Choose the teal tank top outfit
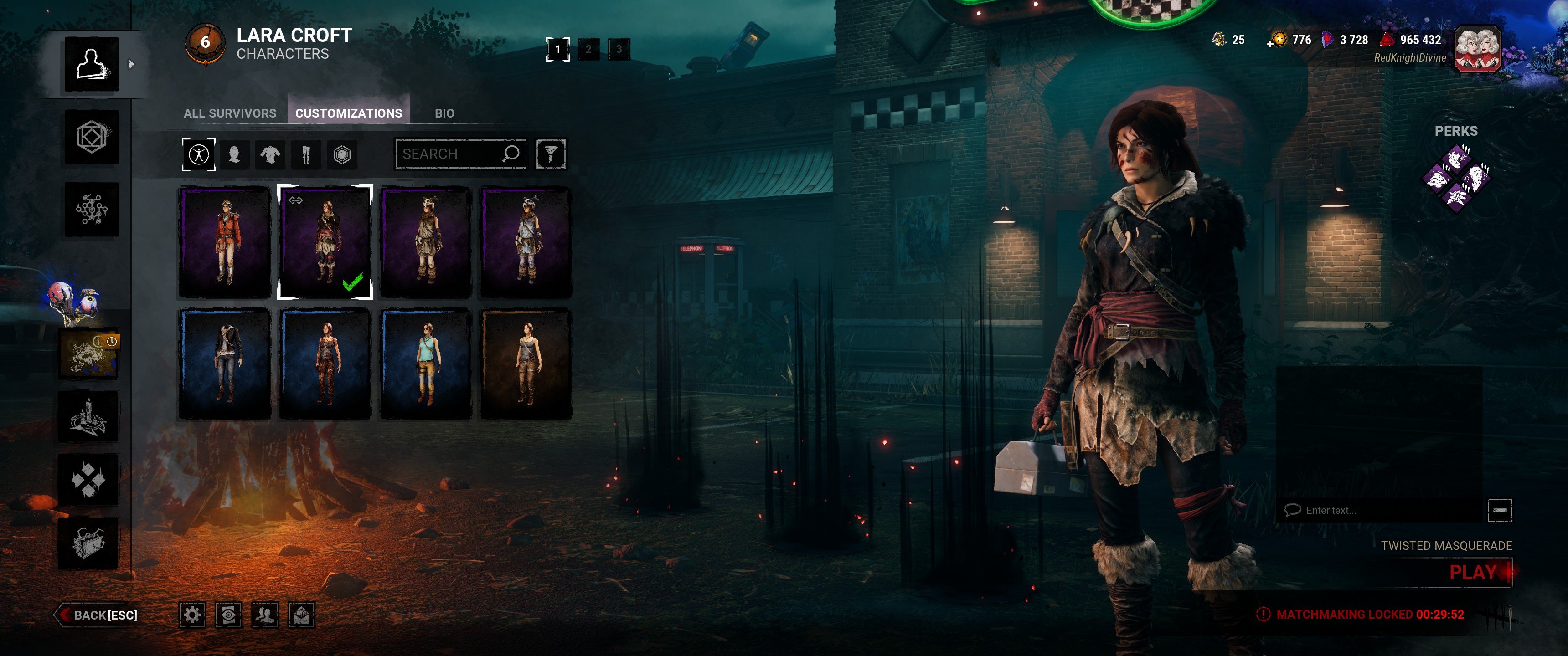The height and width of the screenshot is (656, 1568). click(x=425, y=363)
